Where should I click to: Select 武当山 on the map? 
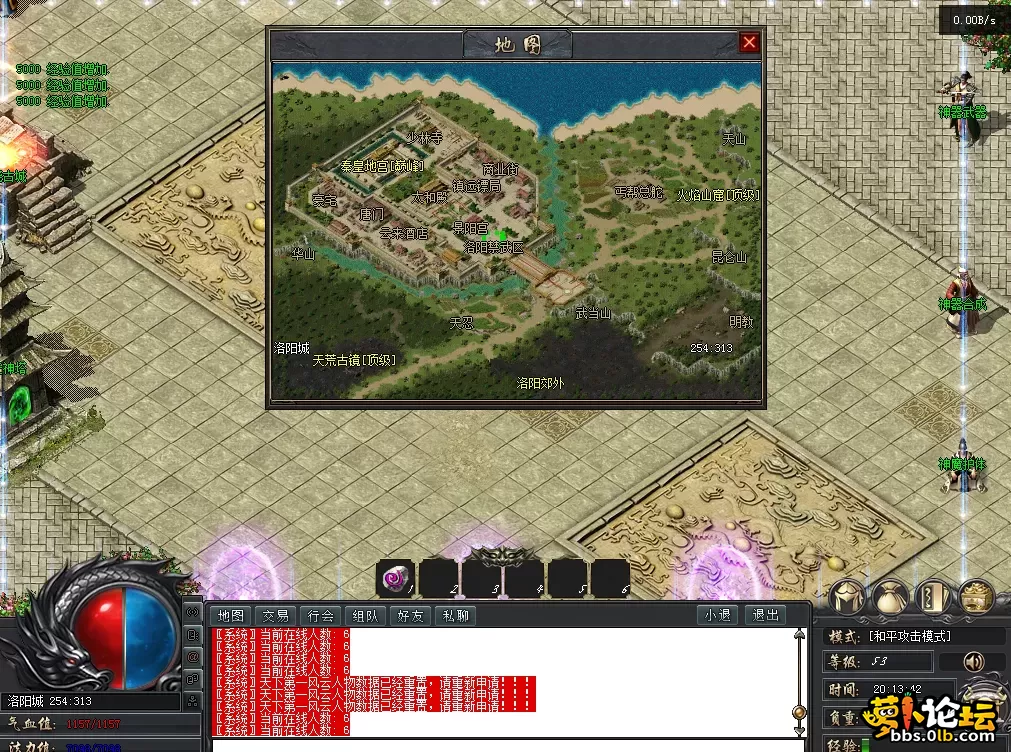(x=592, y=314)
